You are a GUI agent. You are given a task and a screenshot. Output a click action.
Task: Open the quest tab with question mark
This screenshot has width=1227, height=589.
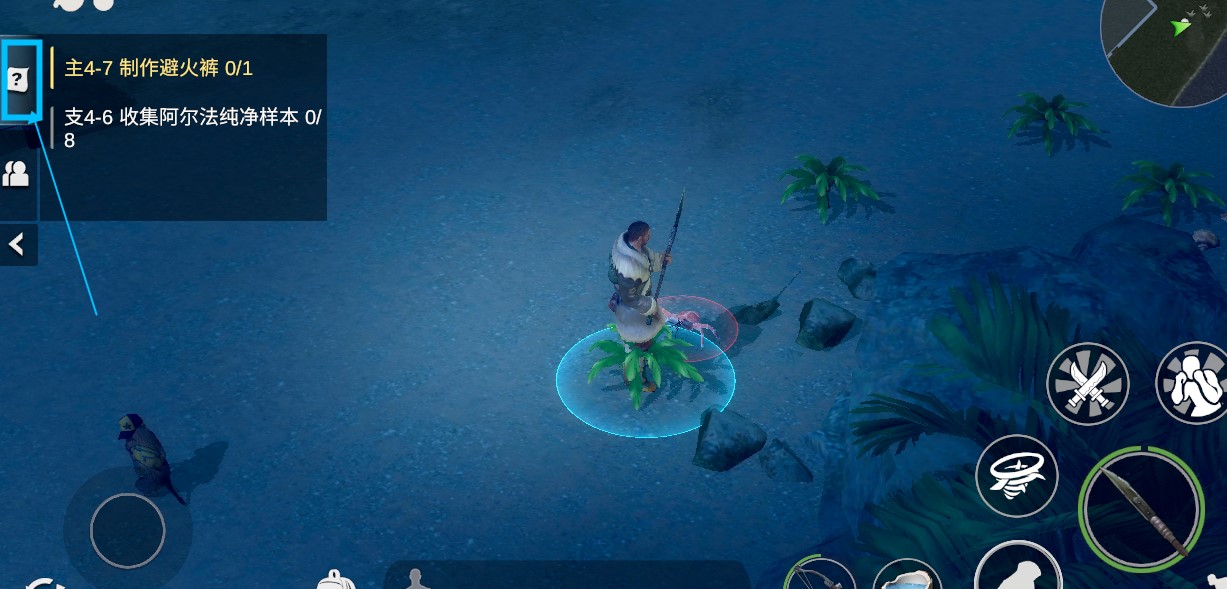coord(19,79)
